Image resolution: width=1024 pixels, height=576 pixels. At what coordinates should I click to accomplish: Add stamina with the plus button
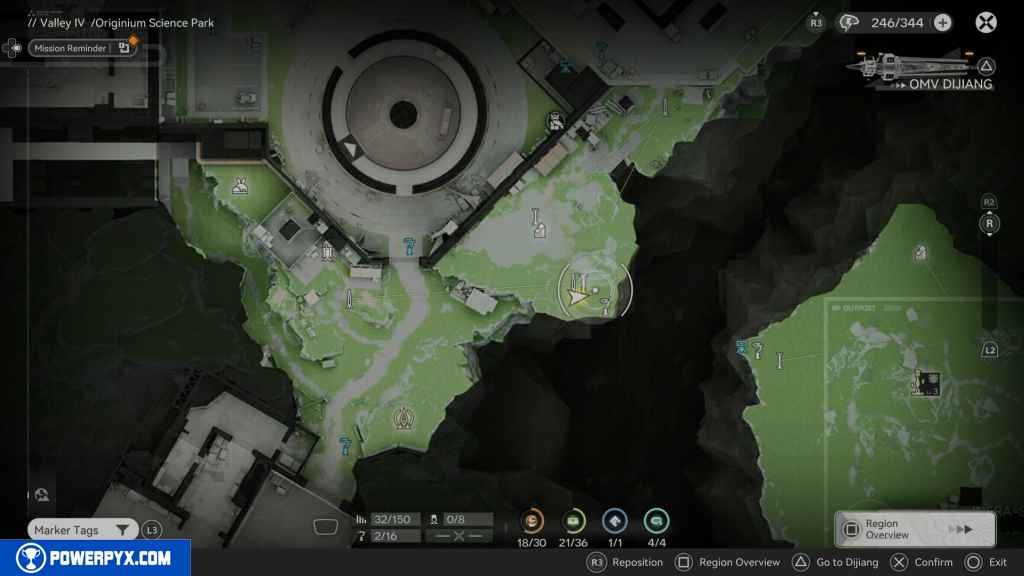942,22
